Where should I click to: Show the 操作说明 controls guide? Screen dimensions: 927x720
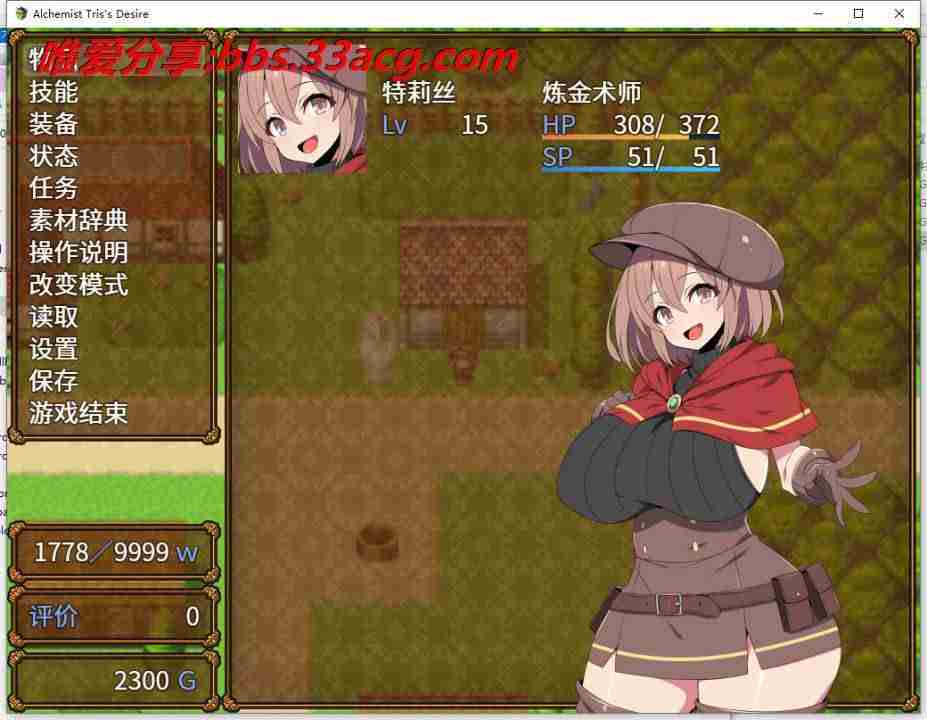[x=79, y=252]
